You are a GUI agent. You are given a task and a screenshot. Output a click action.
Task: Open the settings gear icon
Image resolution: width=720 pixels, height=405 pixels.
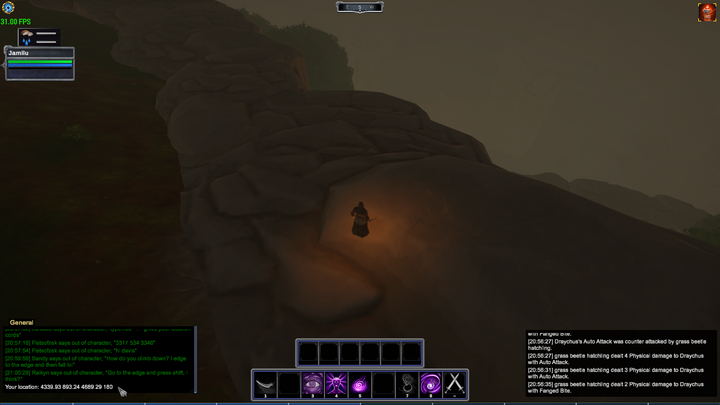(9, 8)
